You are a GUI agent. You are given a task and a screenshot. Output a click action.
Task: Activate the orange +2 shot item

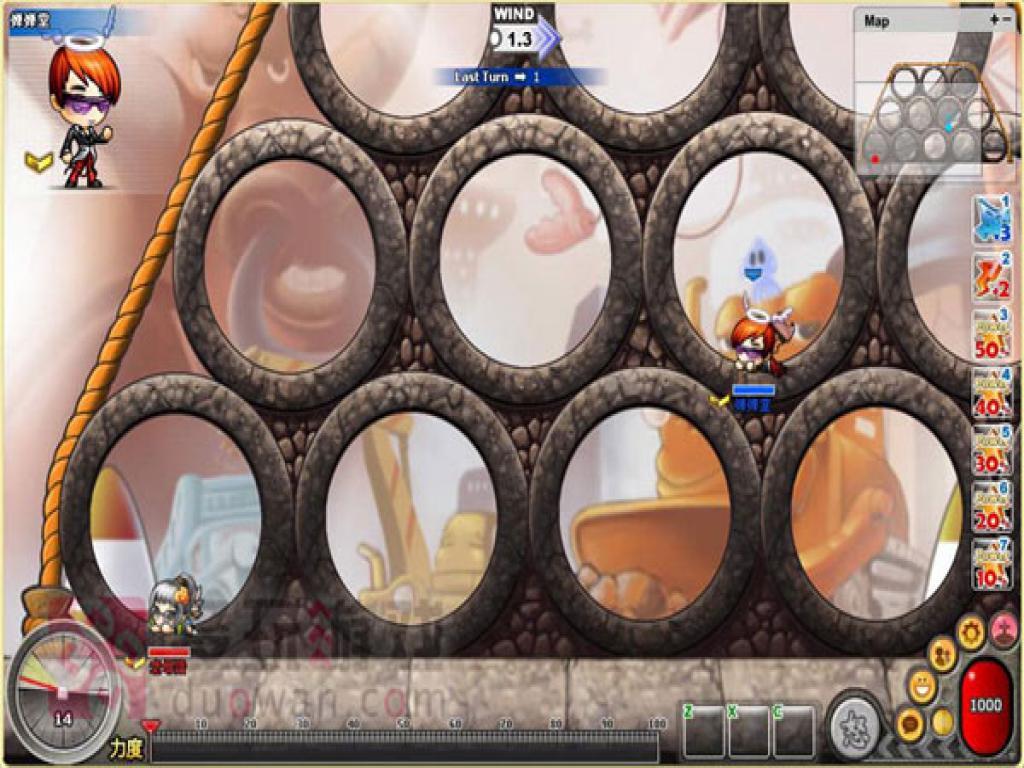click(991, 277)
